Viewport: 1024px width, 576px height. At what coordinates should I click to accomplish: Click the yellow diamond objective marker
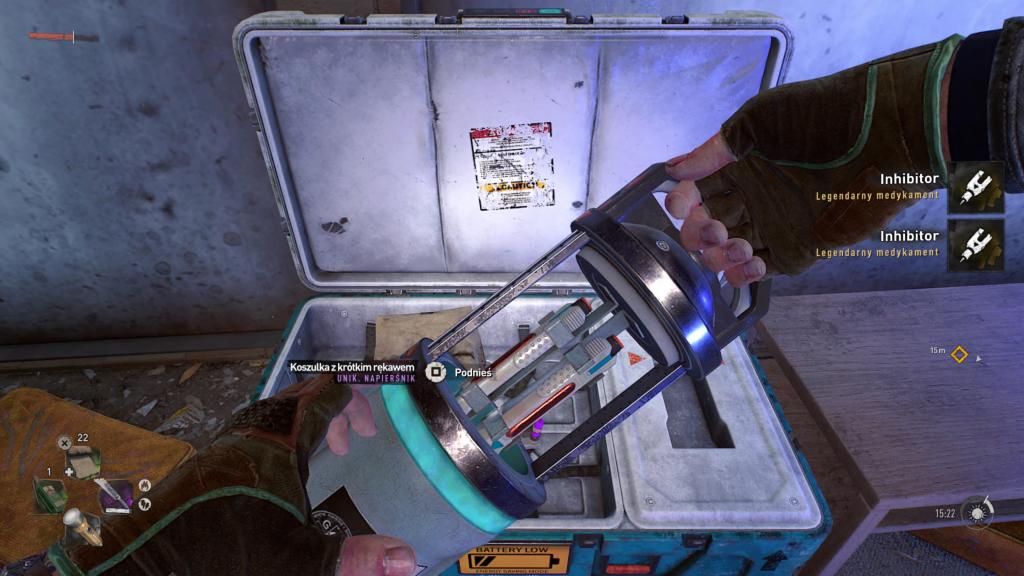959,353
